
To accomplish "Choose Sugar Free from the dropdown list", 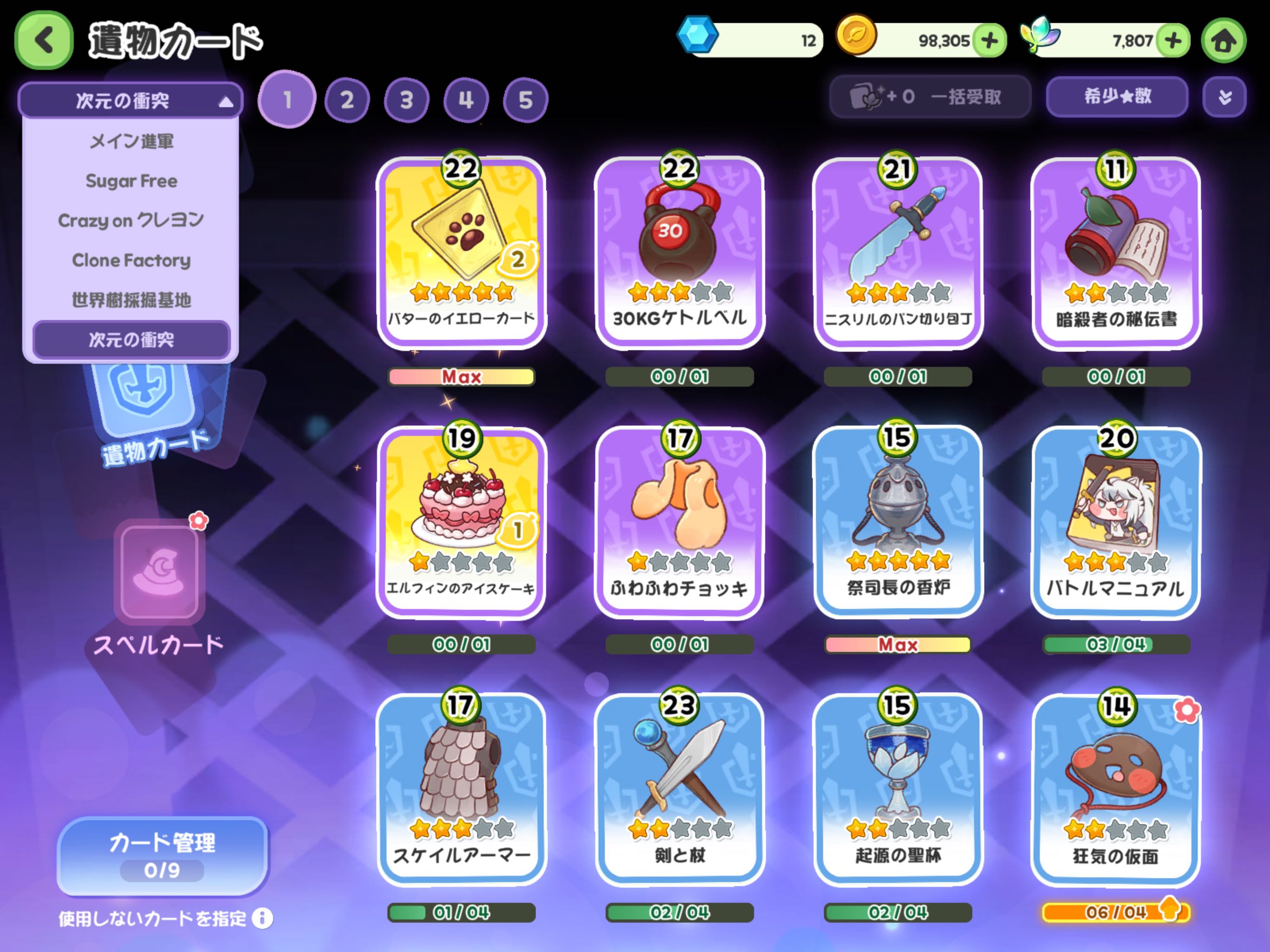I will coord(131,181).
